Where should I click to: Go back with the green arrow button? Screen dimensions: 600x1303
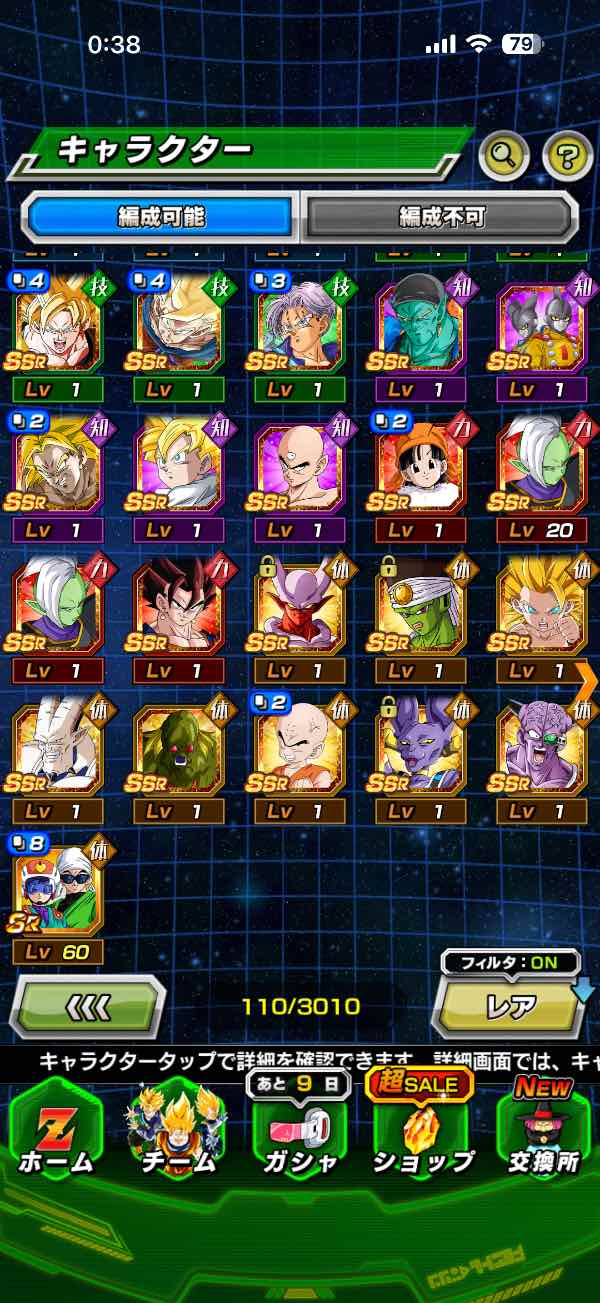click(x=88, y=1007)
